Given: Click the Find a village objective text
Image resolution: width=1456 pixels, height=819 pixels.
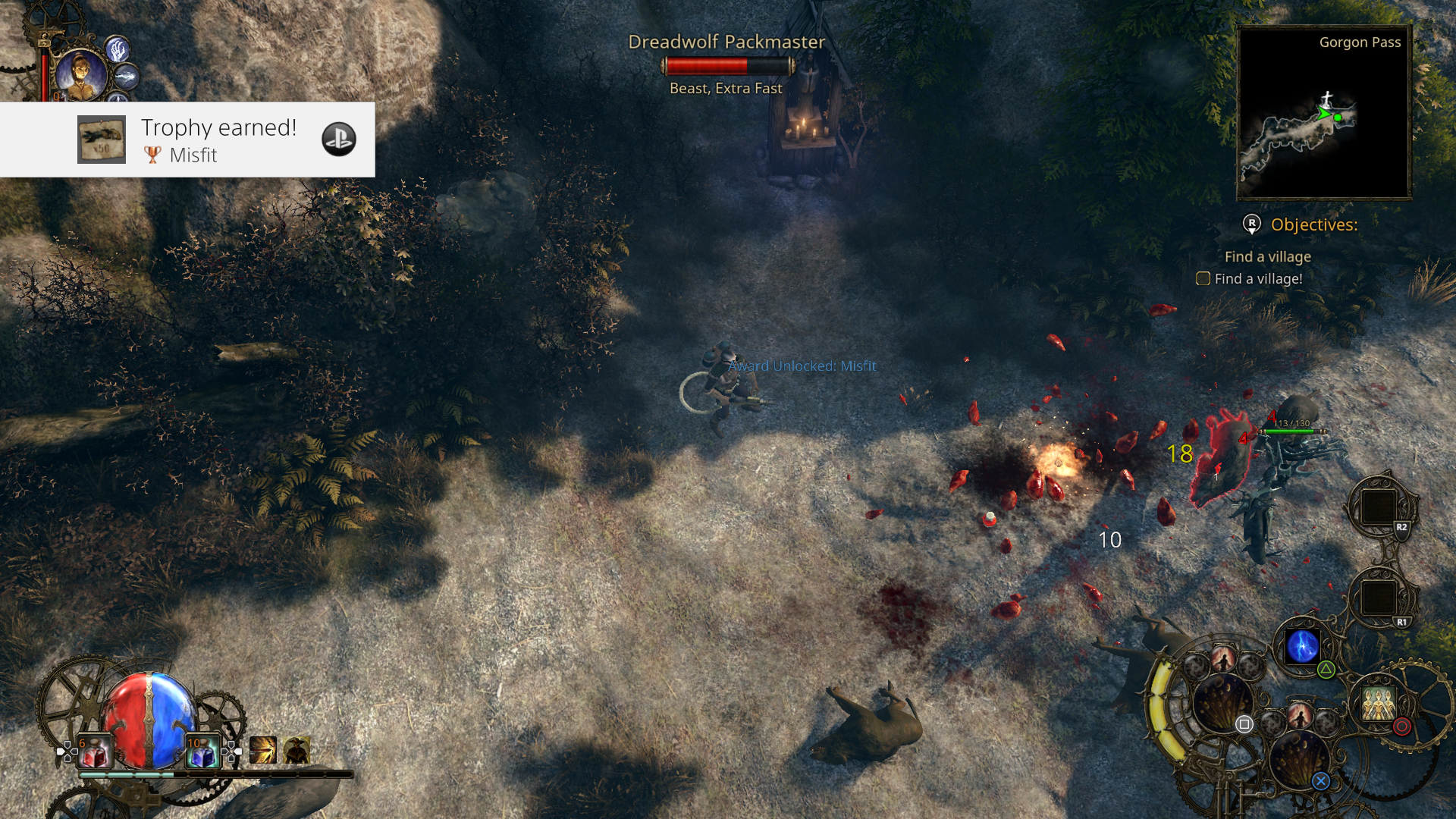Looking at the screenshot, I should [1266, 256].
